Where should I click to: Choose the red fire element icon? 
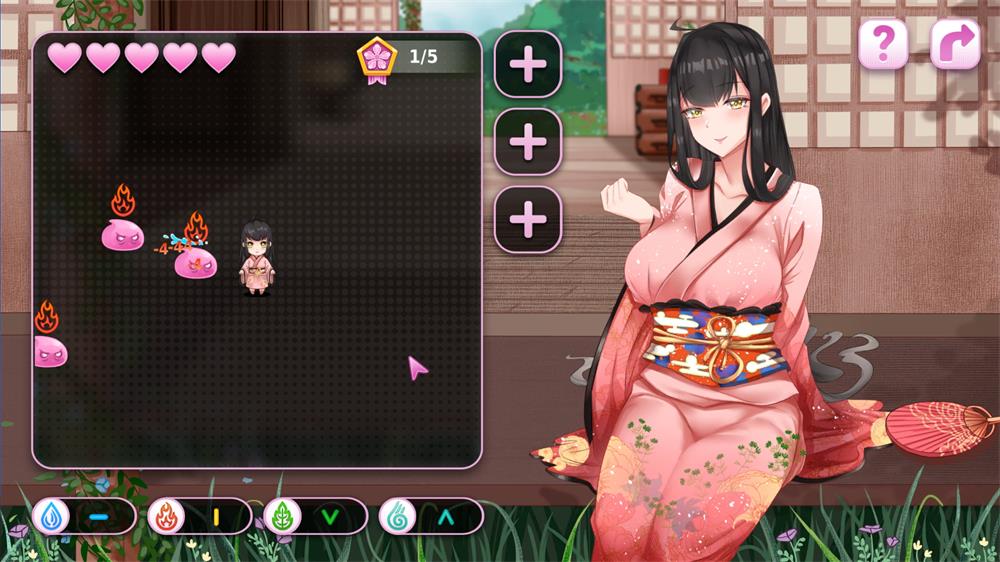pyautogui.click(x=166, y=516)
